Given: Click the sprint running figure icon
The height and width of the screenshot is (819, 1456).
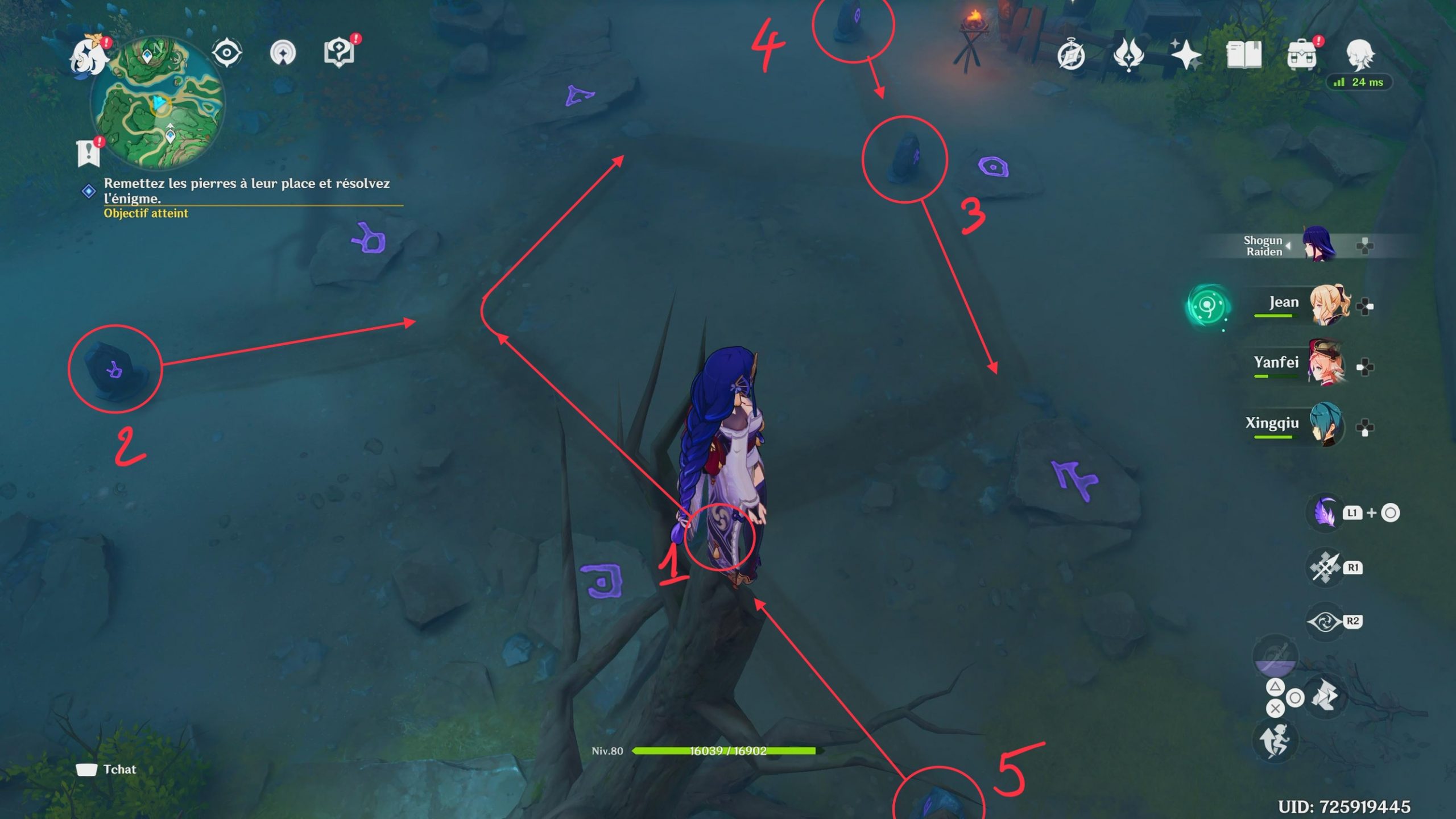Looking at the screenshot, I should [x=1275, y=740].
